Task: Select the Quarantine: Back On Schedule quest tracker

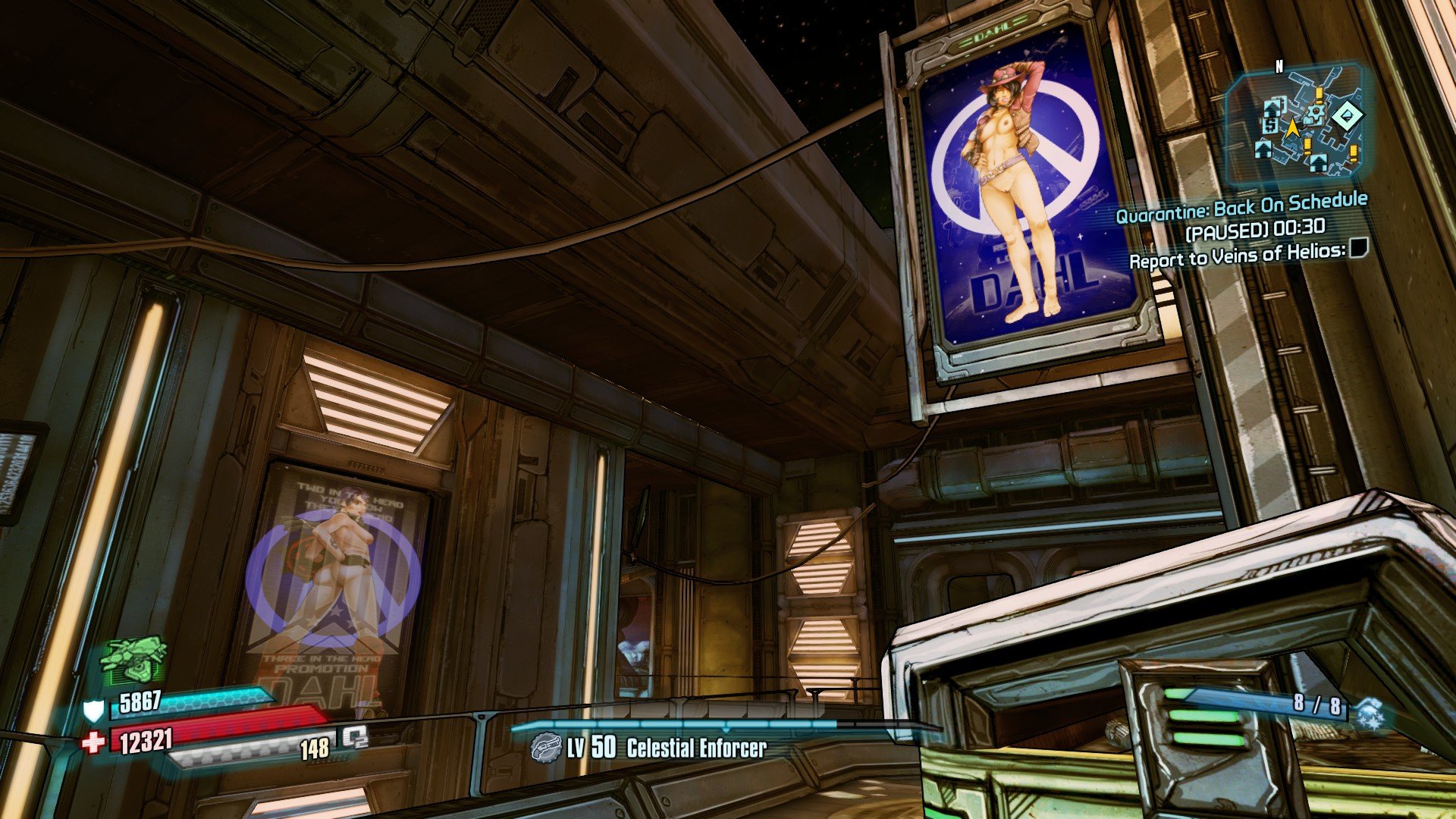Action: [x=1241, y=206]
